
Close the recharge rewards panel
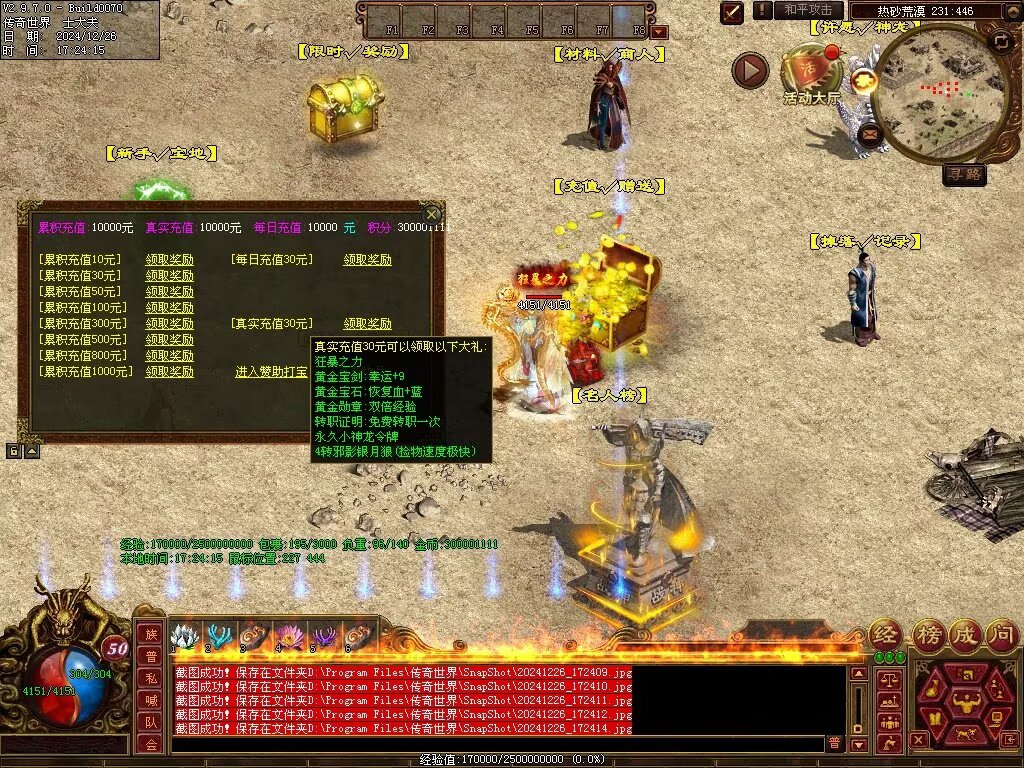432,214
